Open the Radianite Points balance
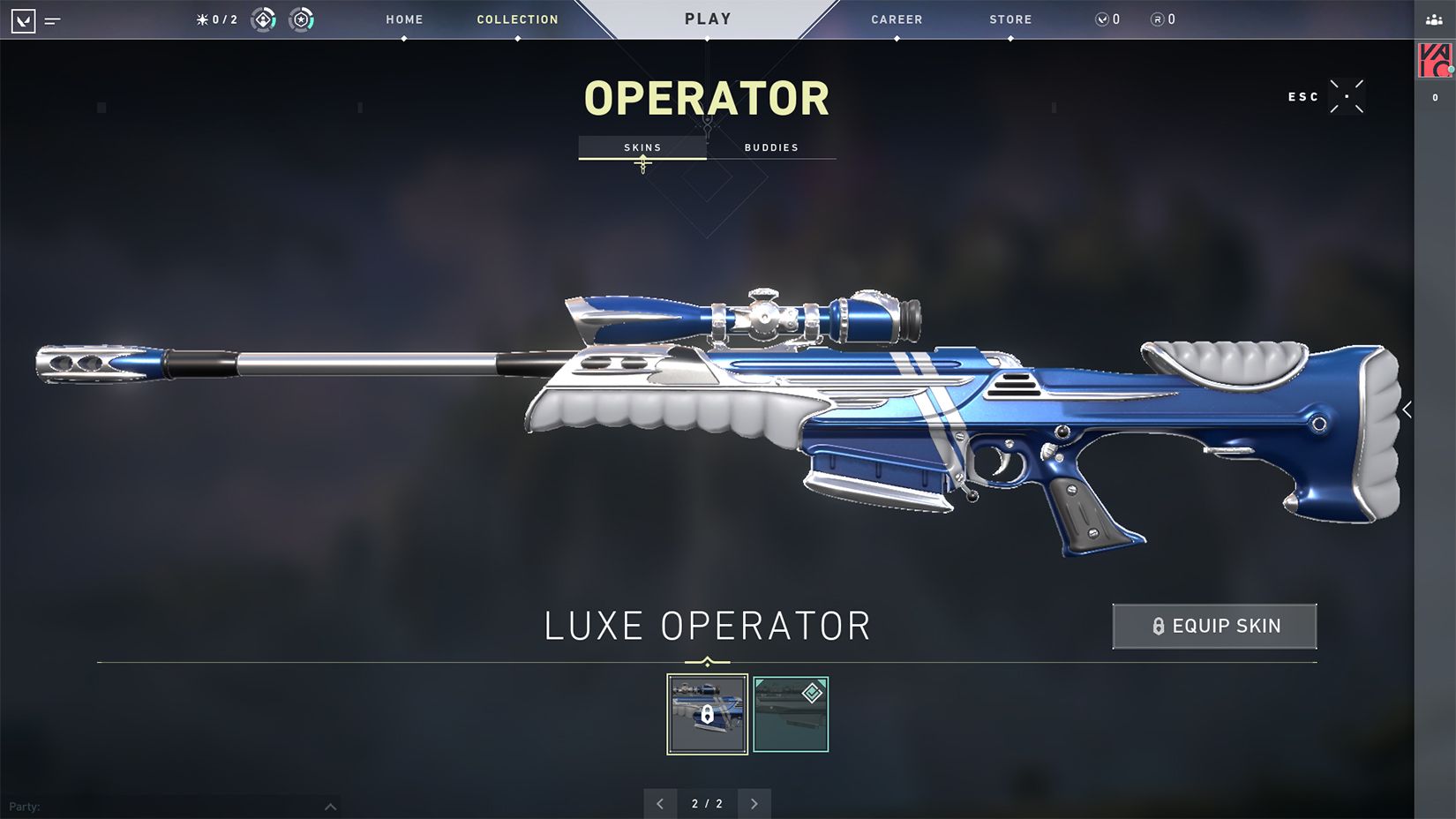 tap(1163, 19)
